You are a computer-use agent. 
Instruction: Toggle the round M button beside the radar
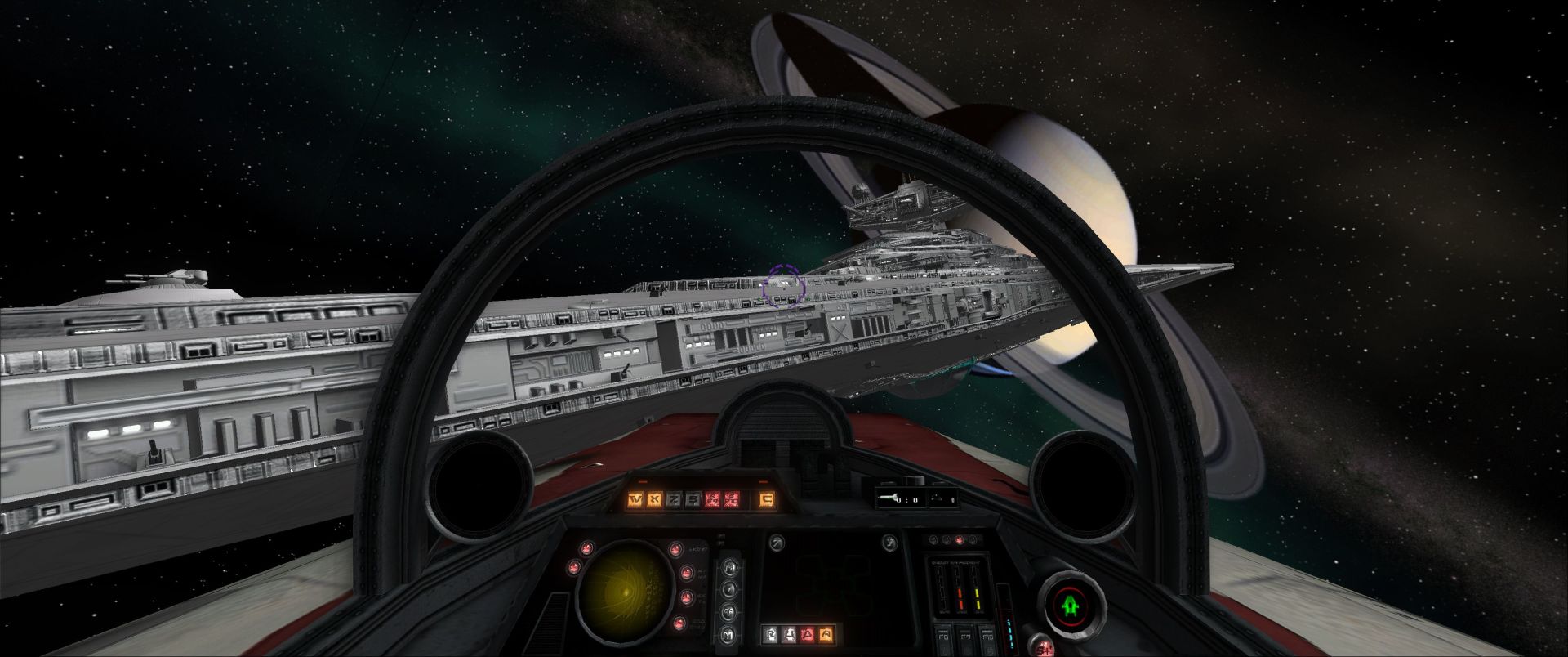(728, 635)
